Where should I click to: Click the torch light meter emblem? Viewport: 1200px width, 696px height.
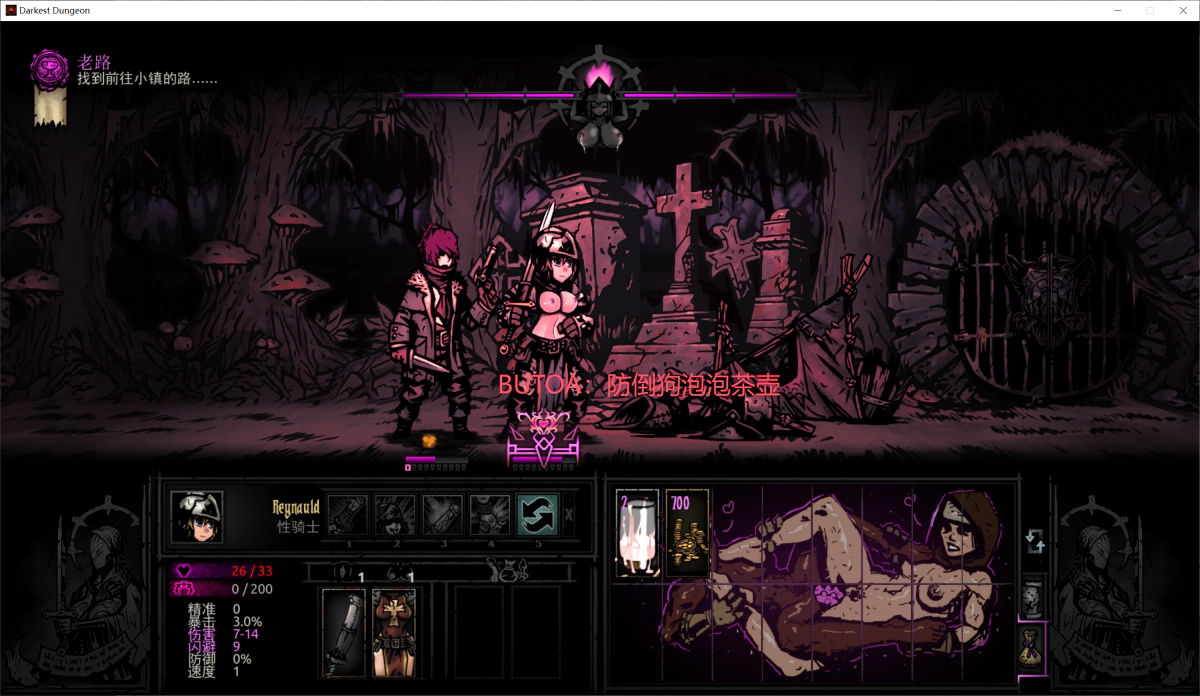click(x=601, y=76)
